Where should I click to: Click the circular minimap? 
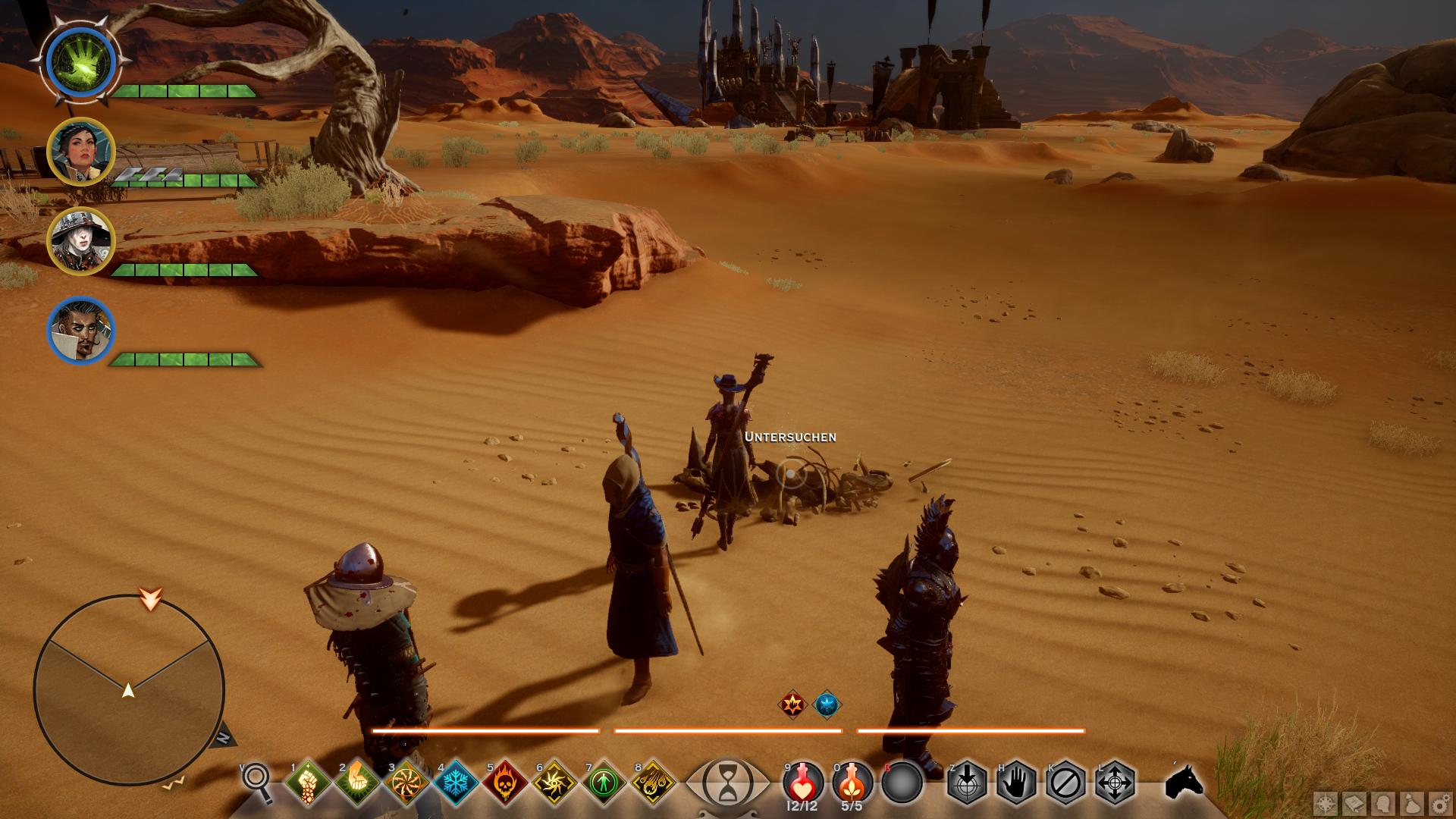tap(129, 690)
